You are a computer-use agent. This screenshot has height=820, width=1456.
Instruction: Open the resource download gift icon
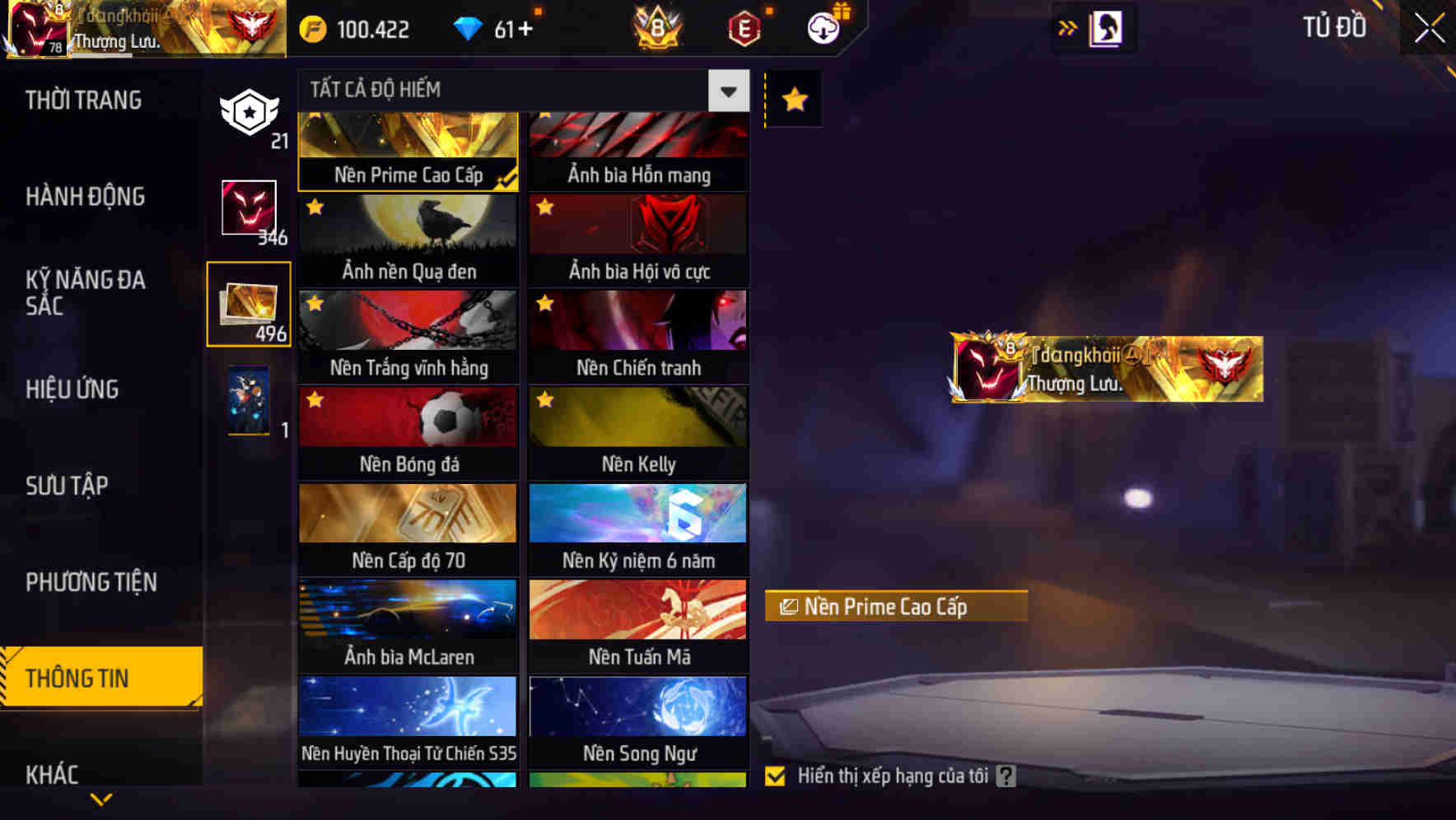point(824,27)
